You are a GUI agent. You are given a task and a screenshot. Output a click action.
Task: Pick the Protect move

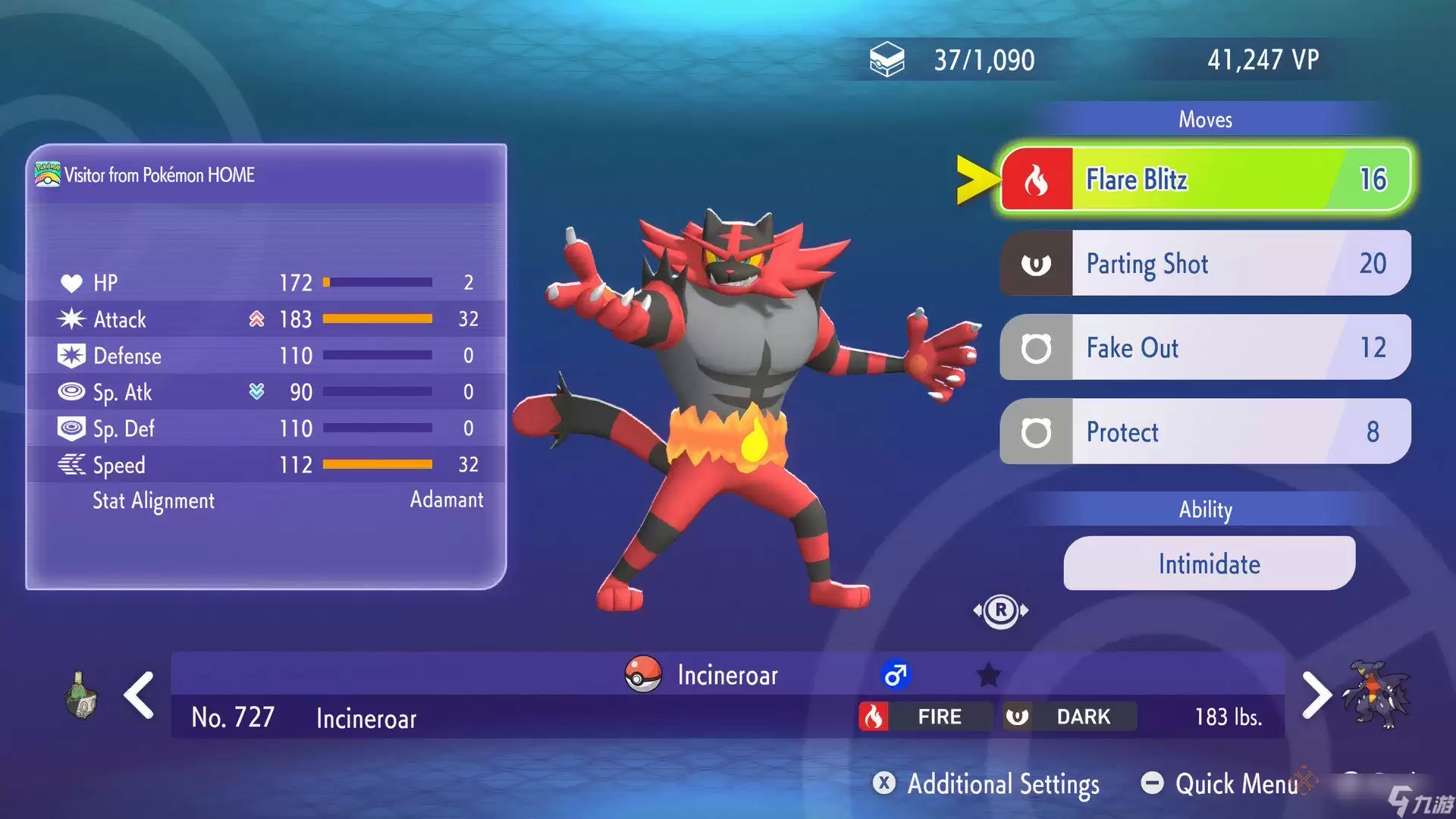click(x=1204, y=431)
